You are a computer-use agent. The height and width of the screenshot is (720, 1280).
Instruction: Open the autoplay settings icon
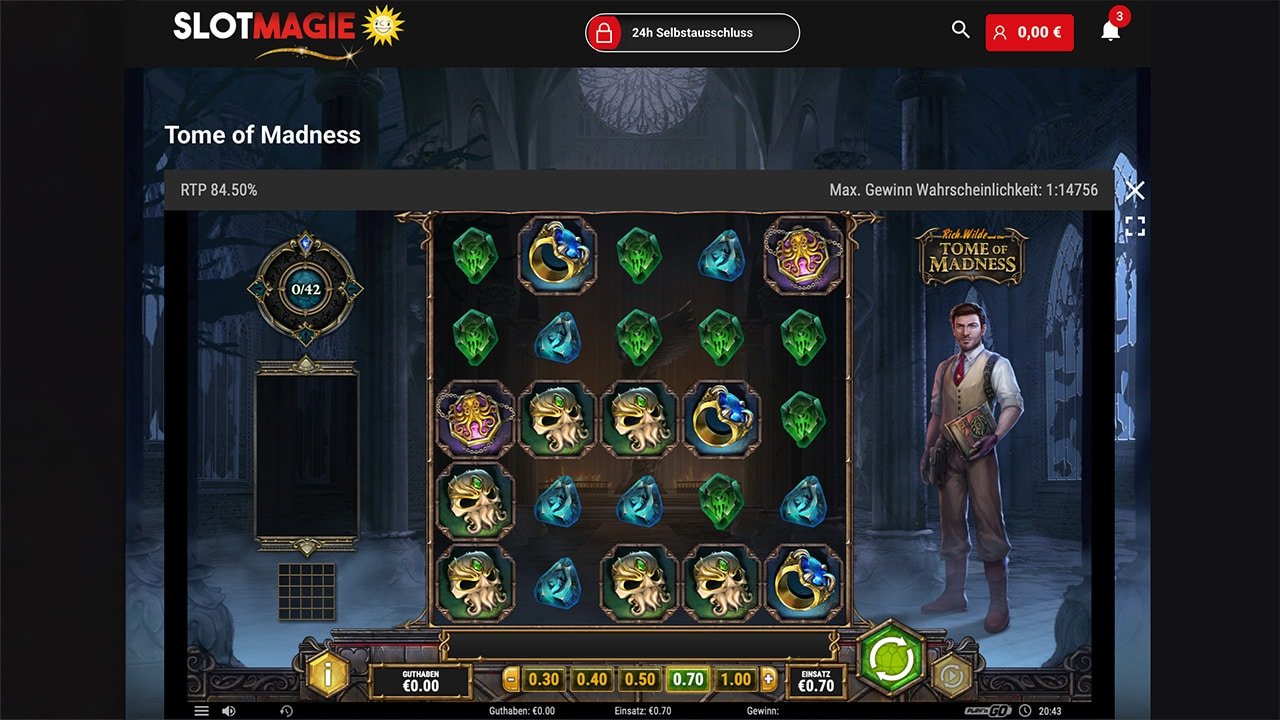coord(951,677)
